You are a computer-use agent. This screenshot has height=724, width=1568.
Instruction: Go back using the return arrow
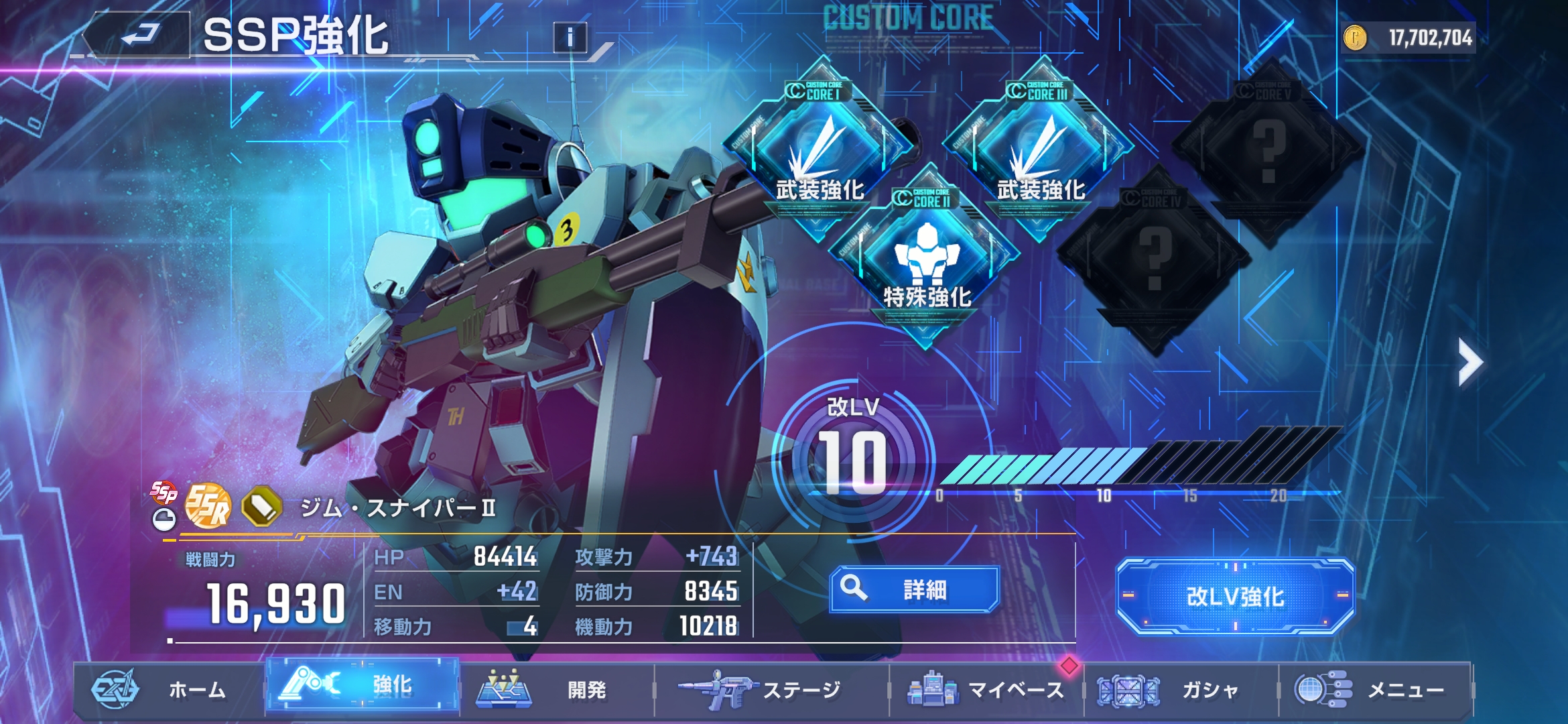[x=139, y=35]
